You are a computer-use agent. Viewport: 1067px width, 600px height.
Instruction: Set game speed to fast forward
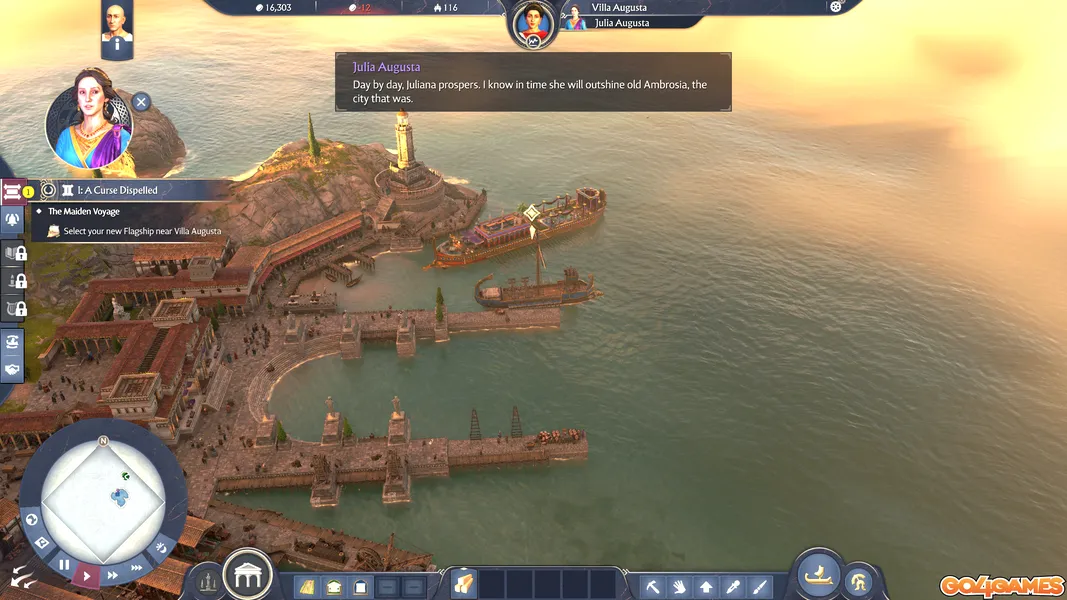(112, 575)
